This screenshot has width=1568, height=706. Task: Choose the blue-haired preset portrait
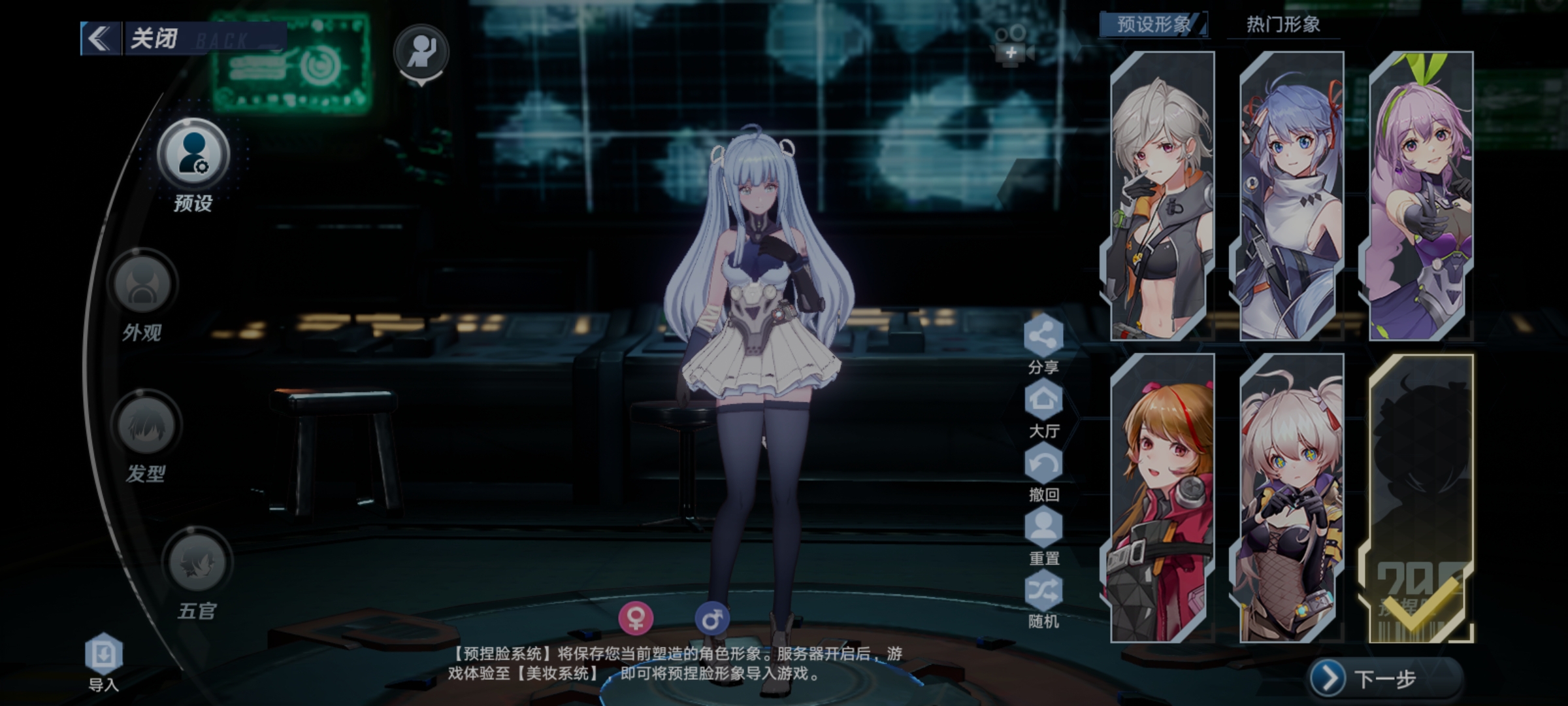pyautogui.click(x=1291, y=196)
